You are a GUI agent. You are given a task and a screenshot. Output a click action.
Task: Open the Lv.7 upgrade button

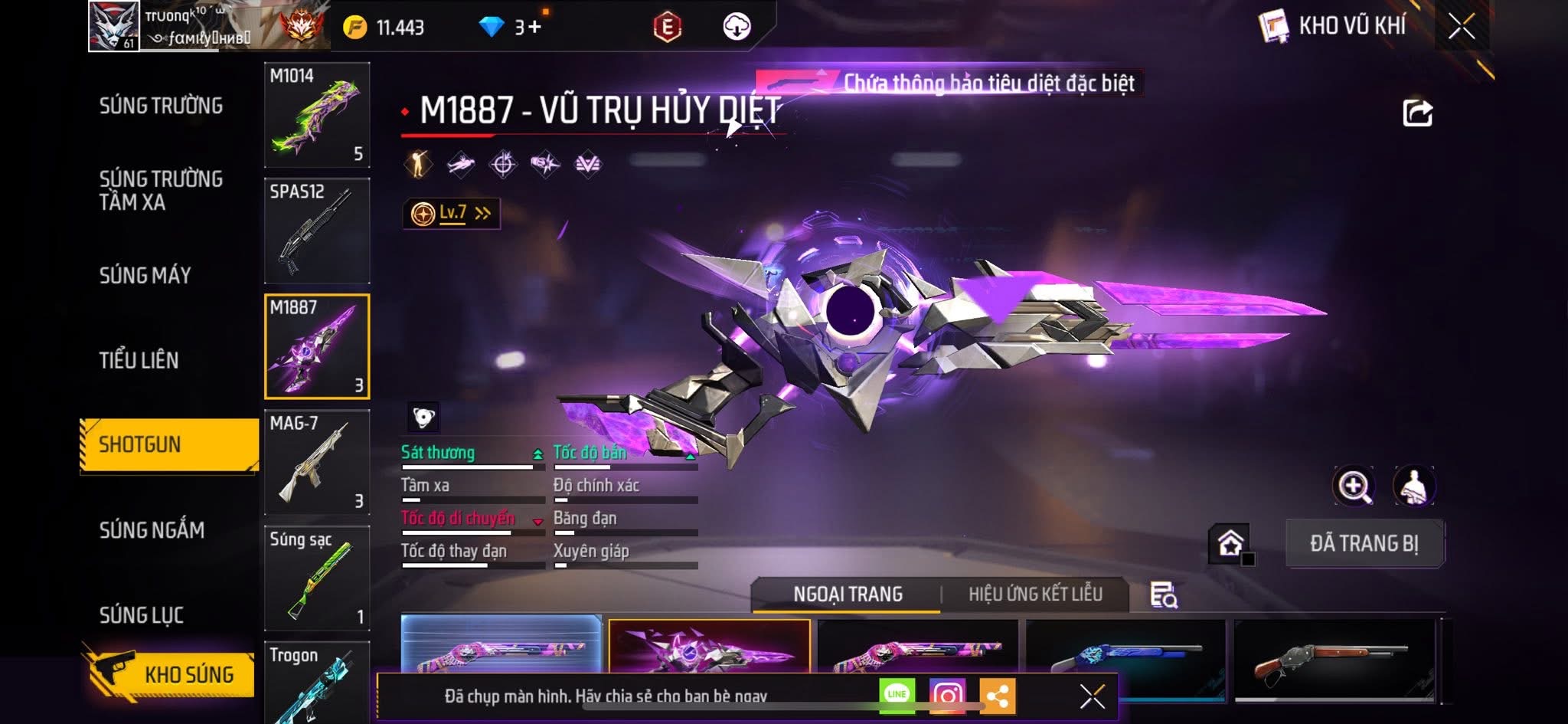point(452,213)
